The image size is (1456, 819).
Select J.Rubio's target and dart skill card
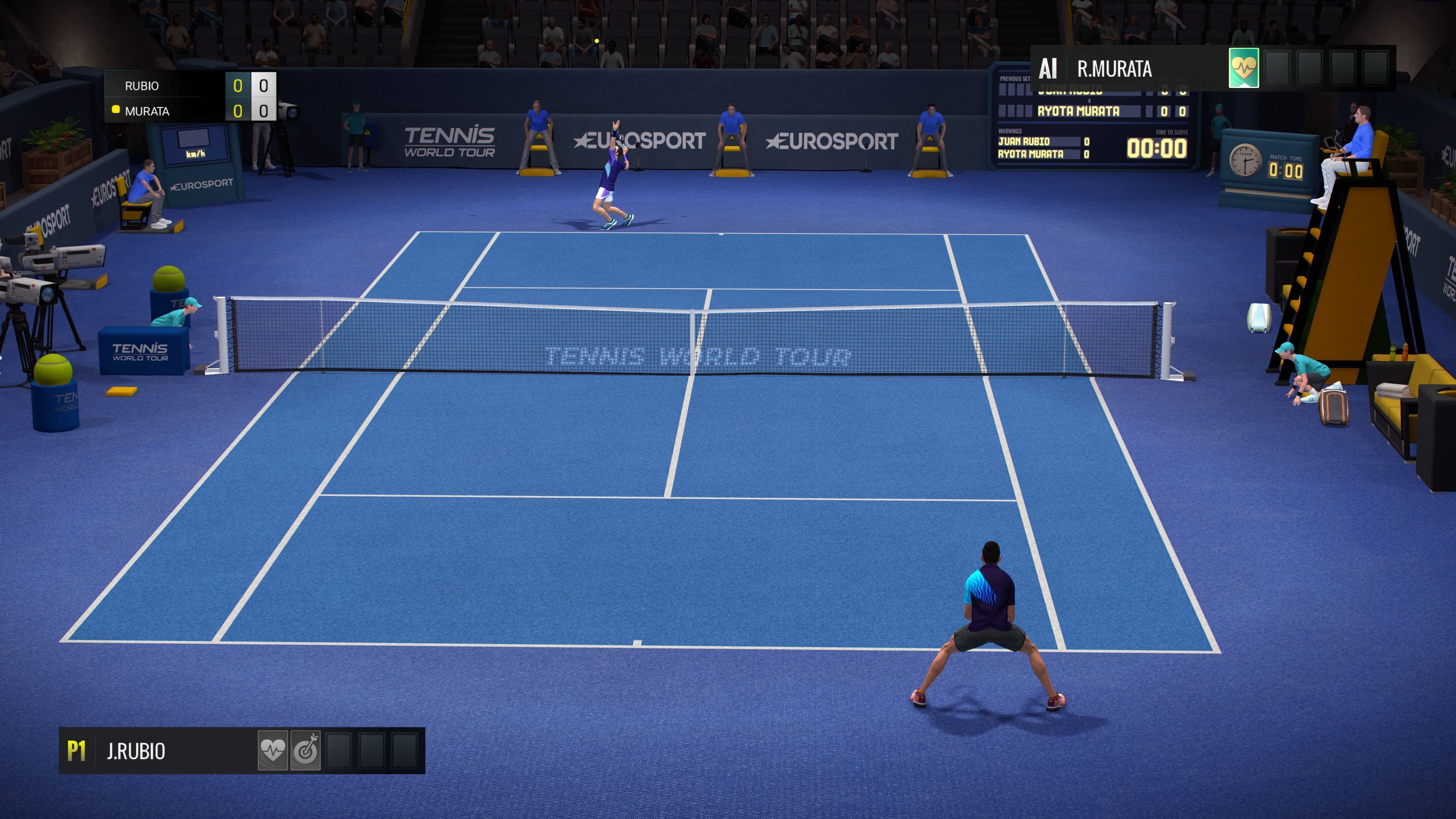(x=305, y=750)
